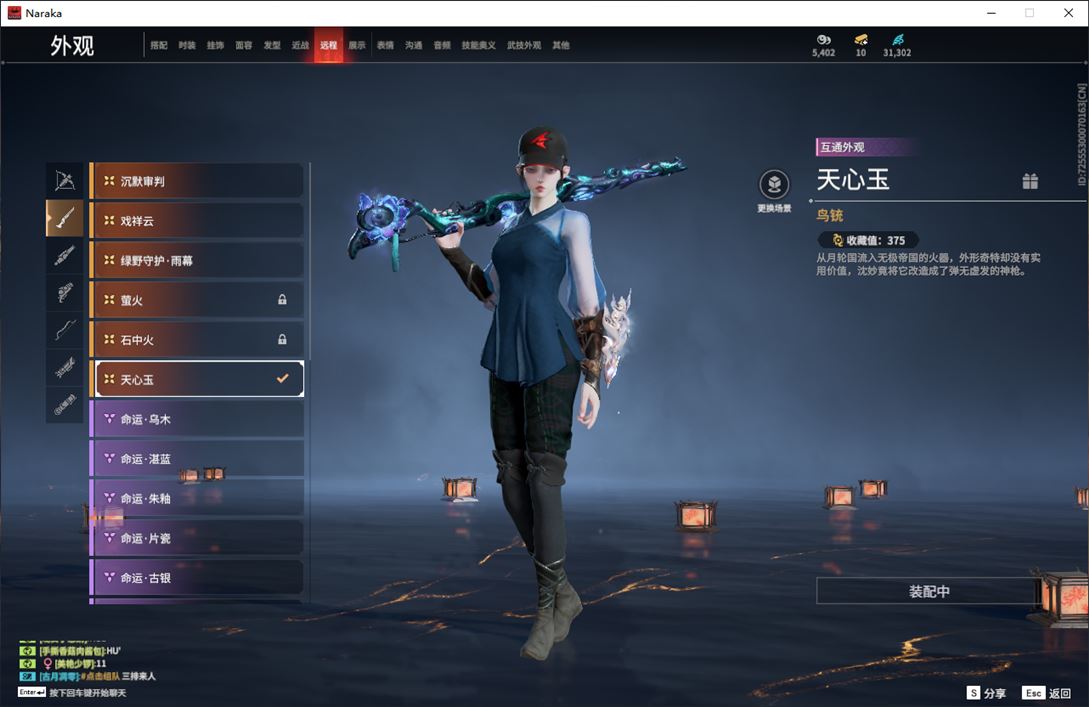The height and width of the screenshot is (707, 1089).
Task: Click the 装配中 equip button
Action: click(x=929, y=591)
